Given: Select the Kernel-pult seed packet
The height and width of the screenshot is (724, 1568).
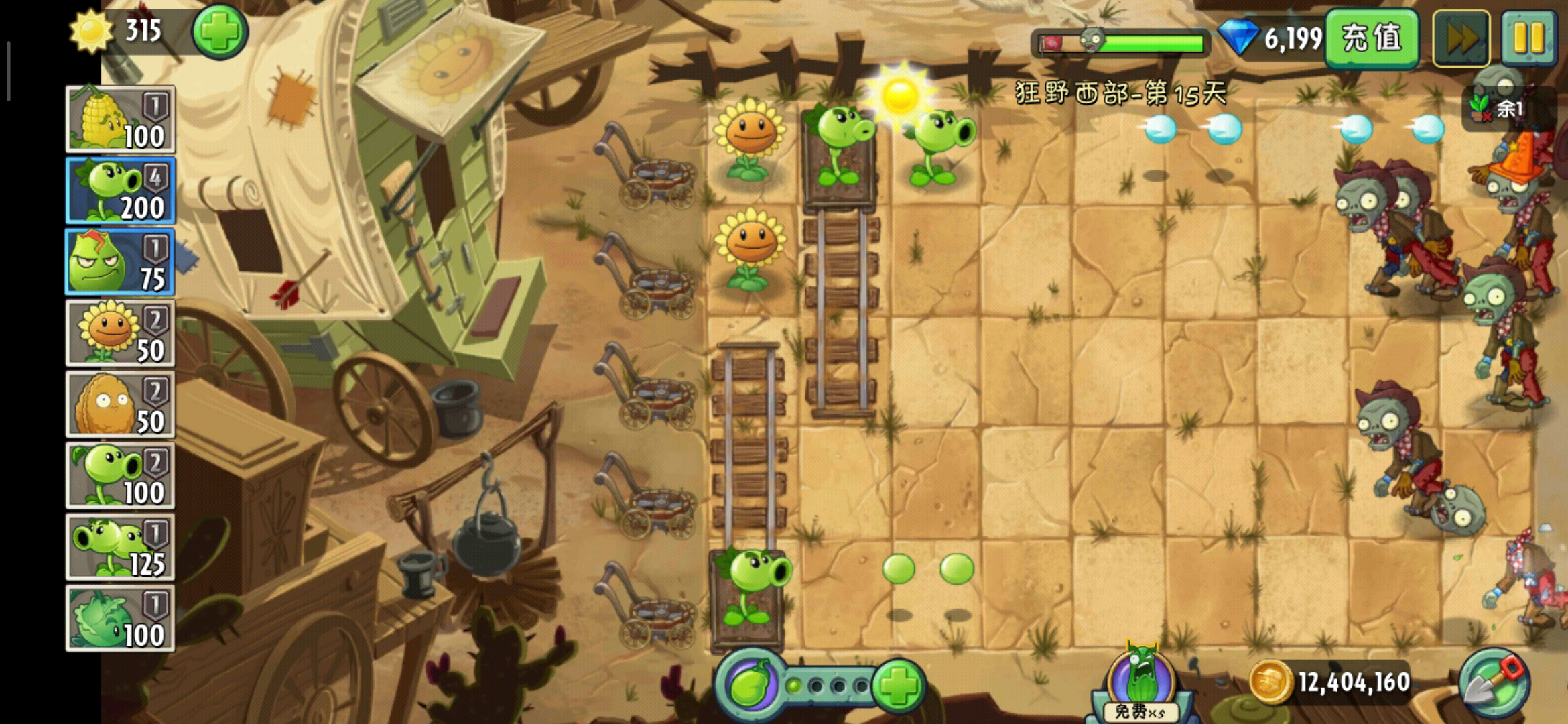Looking at the screenshot, I should (x=121, y=119).
